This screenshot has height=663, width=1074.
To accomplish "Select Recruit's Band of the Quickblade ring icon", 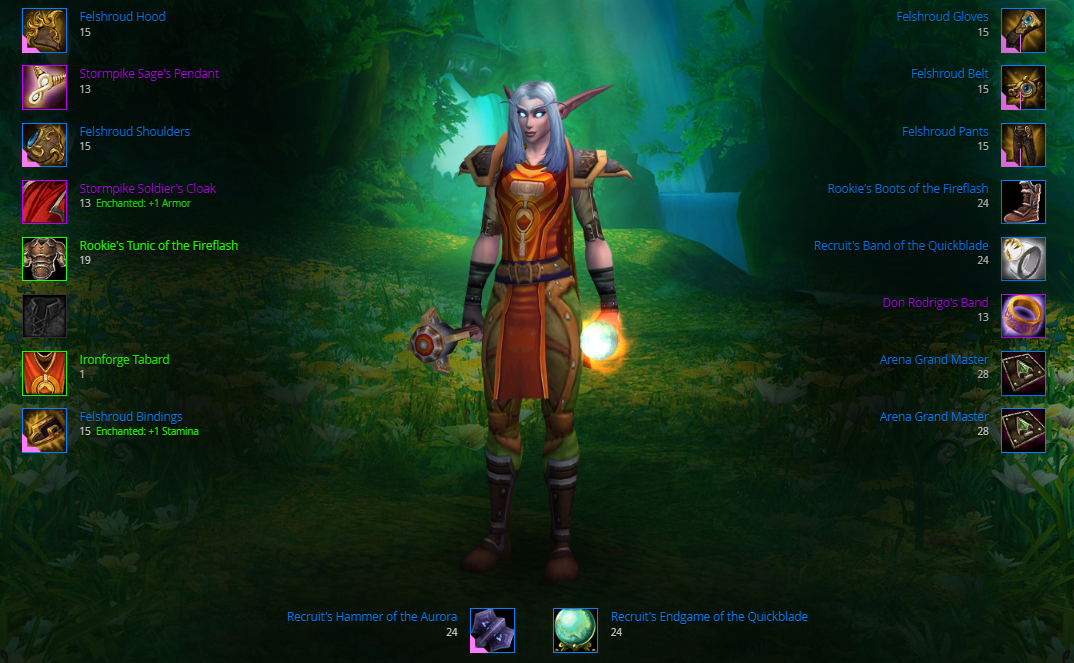I will click(x=1023, y=259).
